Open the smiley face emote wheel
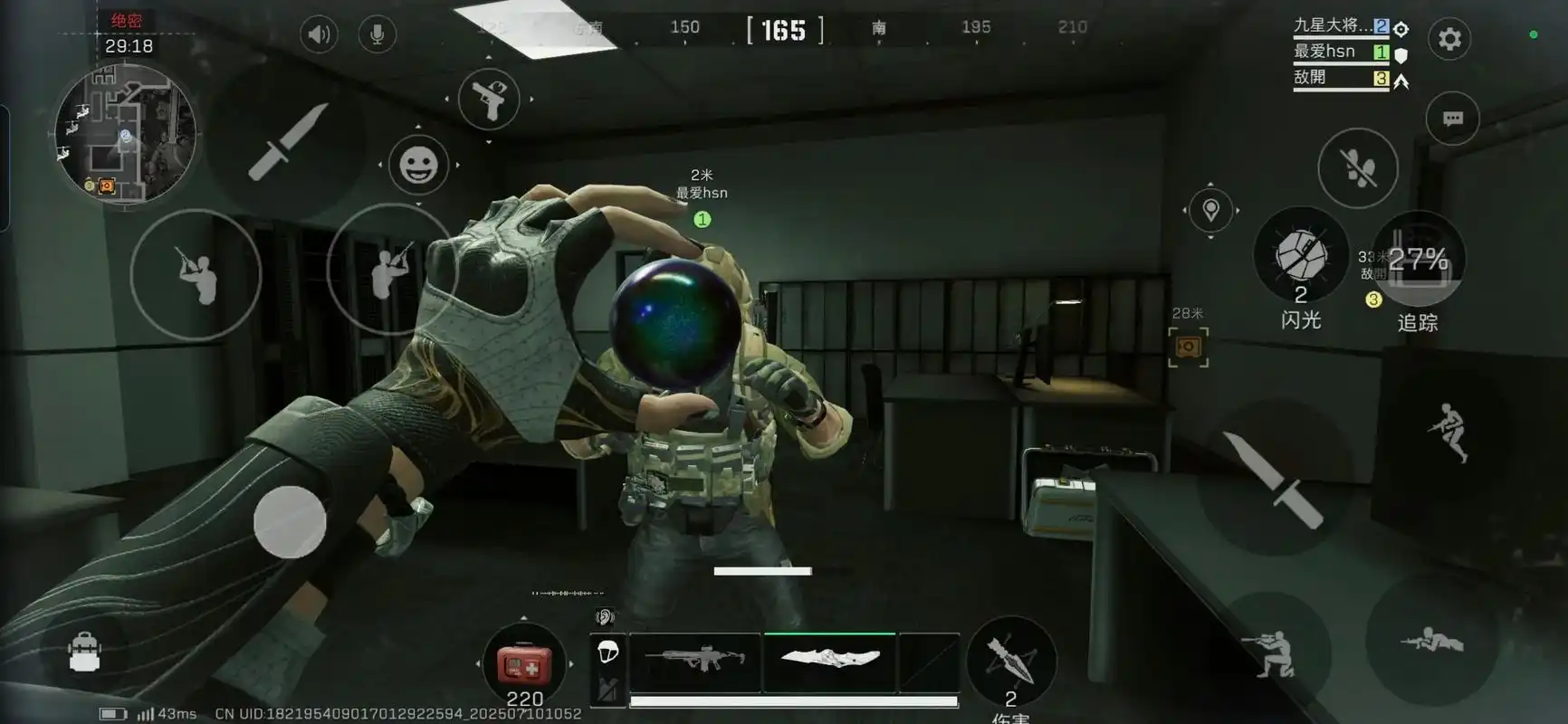 pyautogui.click(x=418, y=166)
